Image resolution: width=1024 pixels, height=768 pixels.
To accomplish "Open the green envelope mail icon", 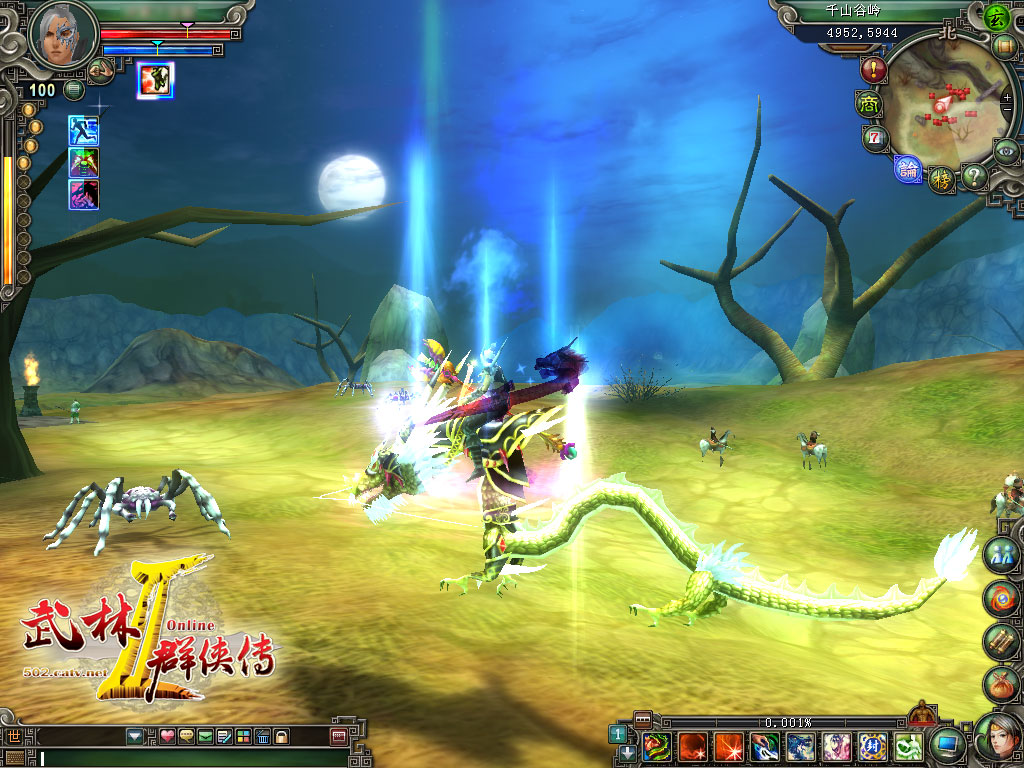I will point(204,737).
